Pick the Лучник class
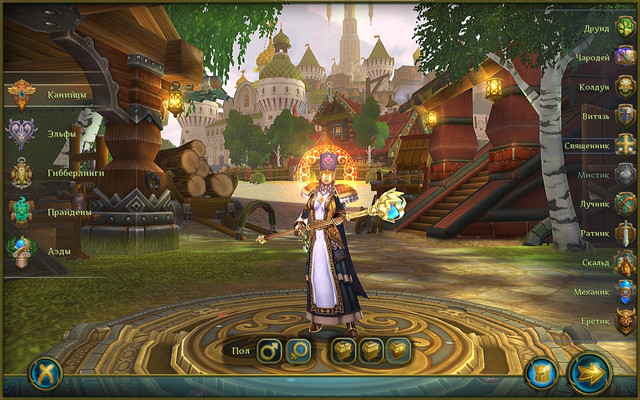 point(625,204)
